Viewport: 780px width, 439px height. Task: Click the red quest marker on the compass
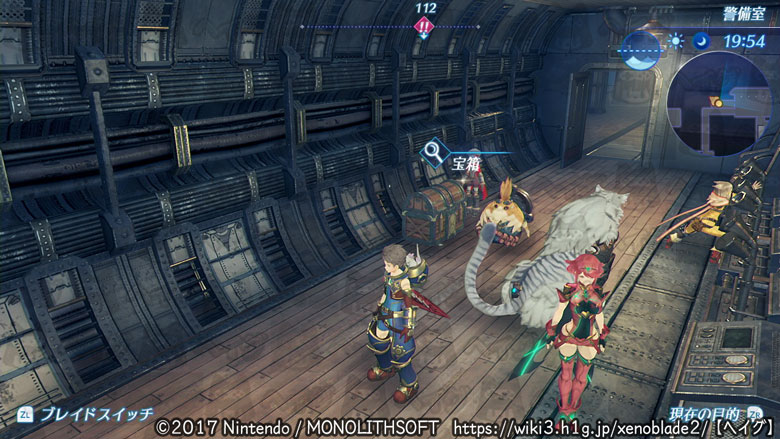click(424, 27)
